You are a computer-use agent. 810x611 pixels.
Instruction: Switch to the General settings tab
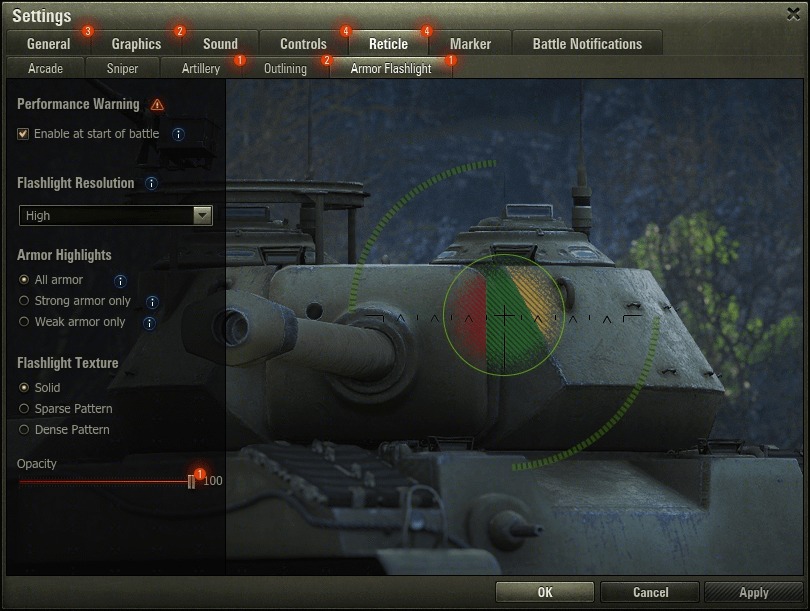click(48, 44)
